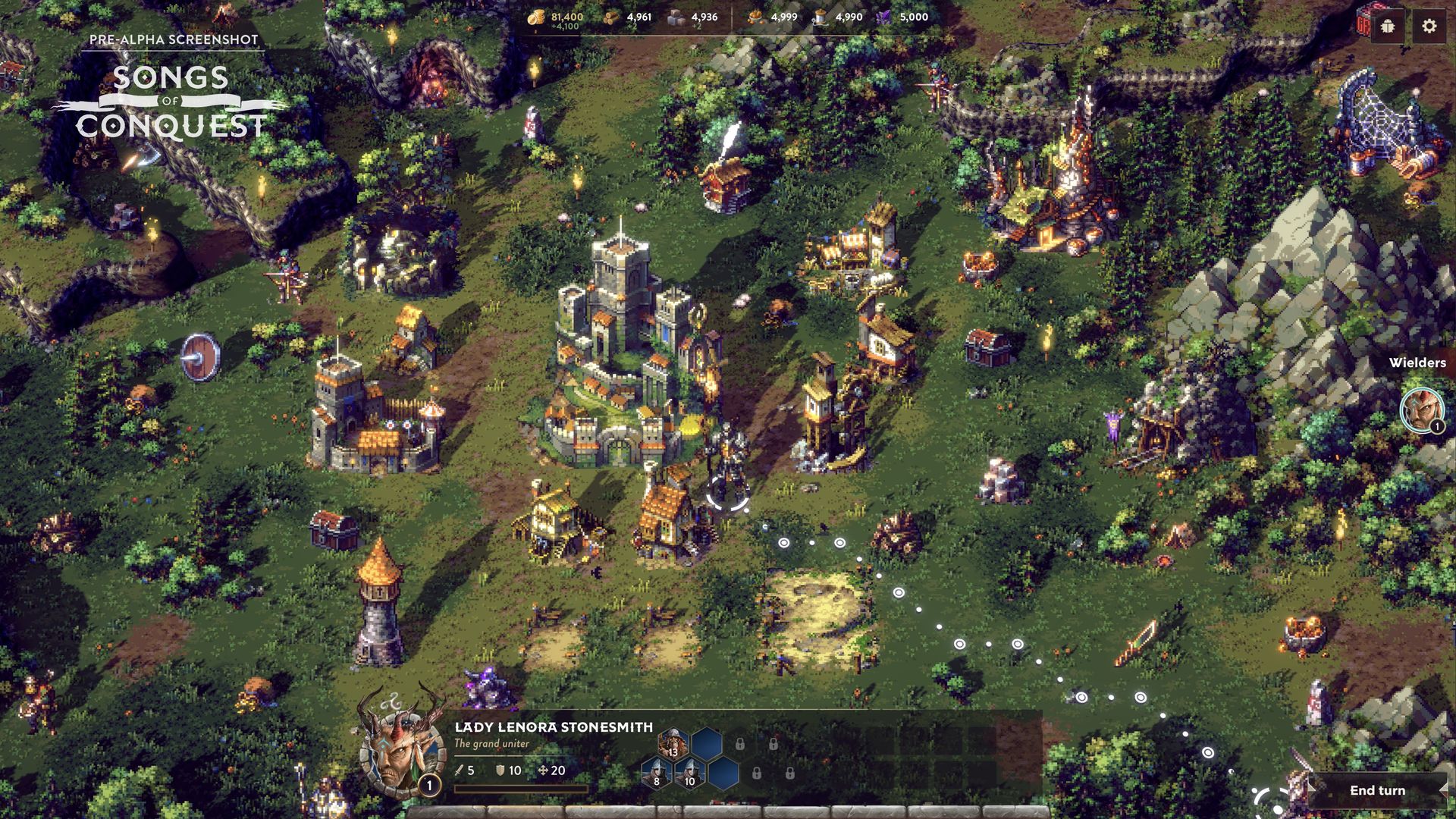Select the wielder portrait under Wielders
The width and height of the screenshot is (1456, 819).
tap(1420, 410)
